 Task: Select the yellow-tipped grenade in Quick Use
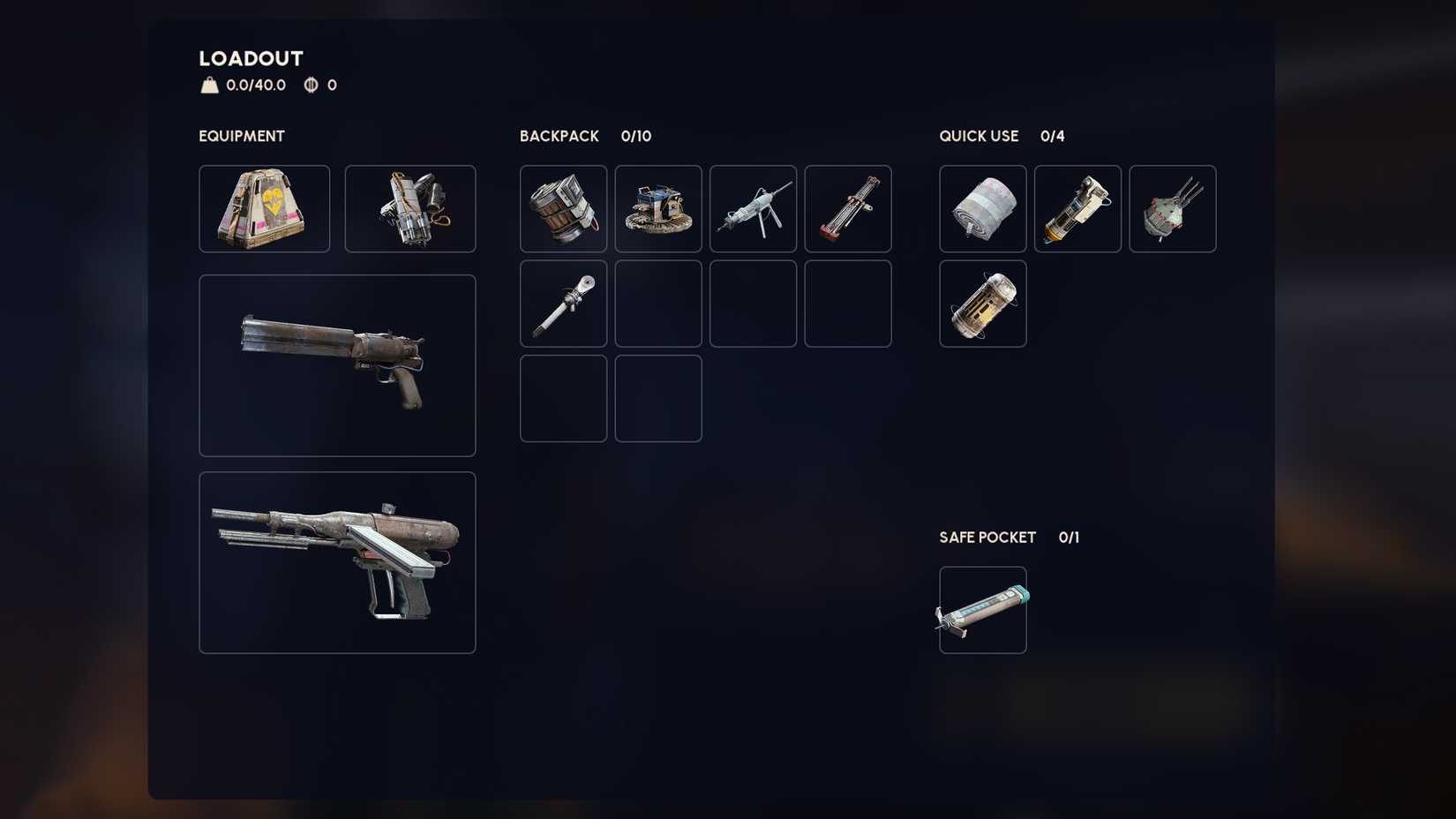[x=1077, y=208]
